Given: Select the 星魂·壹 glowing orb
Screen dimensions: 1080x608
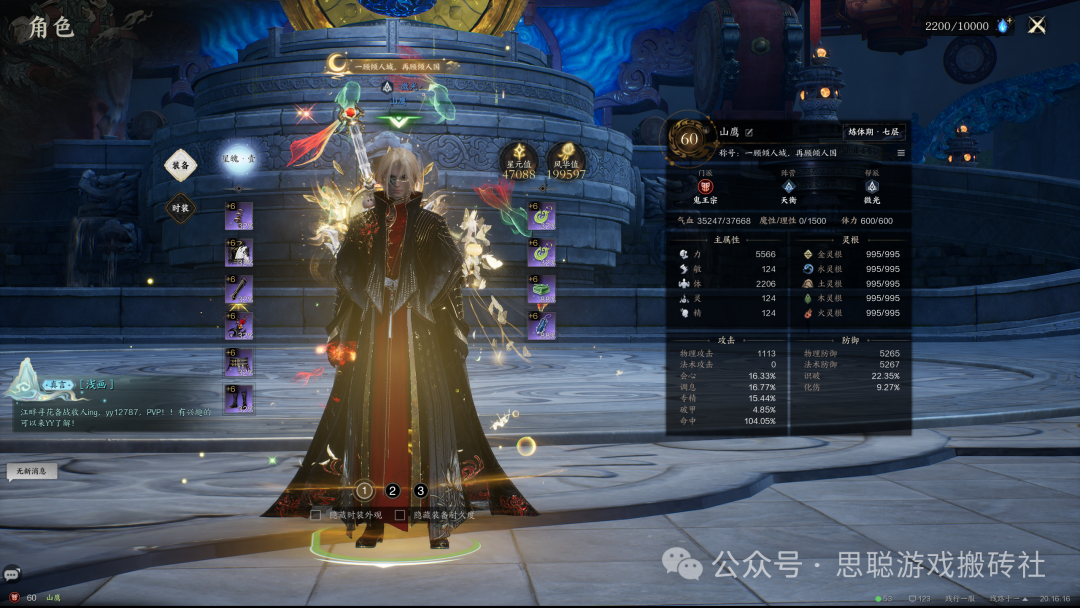Looking at the screenshot, I should (238, 158).
